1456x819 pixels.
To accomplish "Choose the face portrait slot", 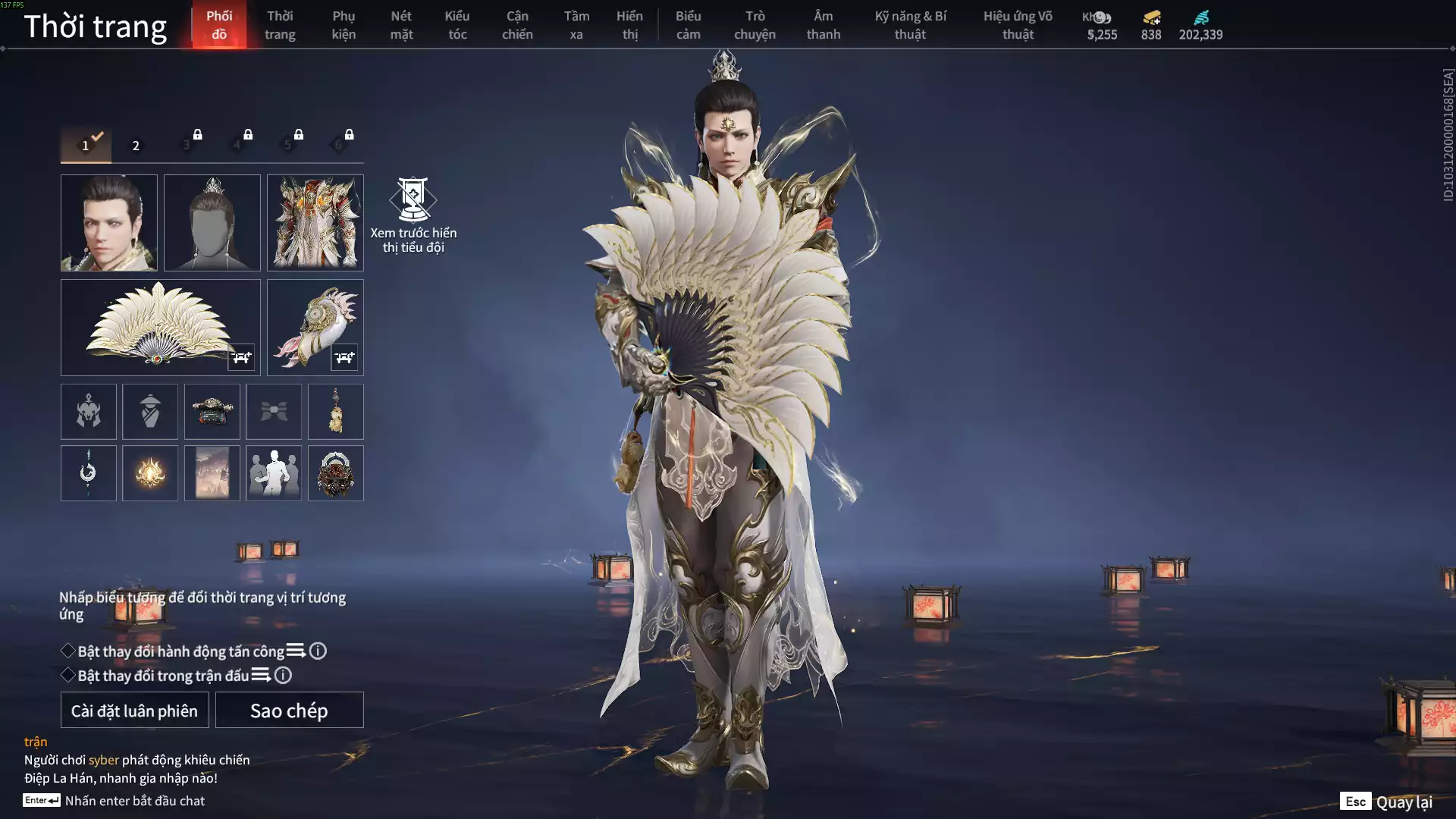I will 109,223.
